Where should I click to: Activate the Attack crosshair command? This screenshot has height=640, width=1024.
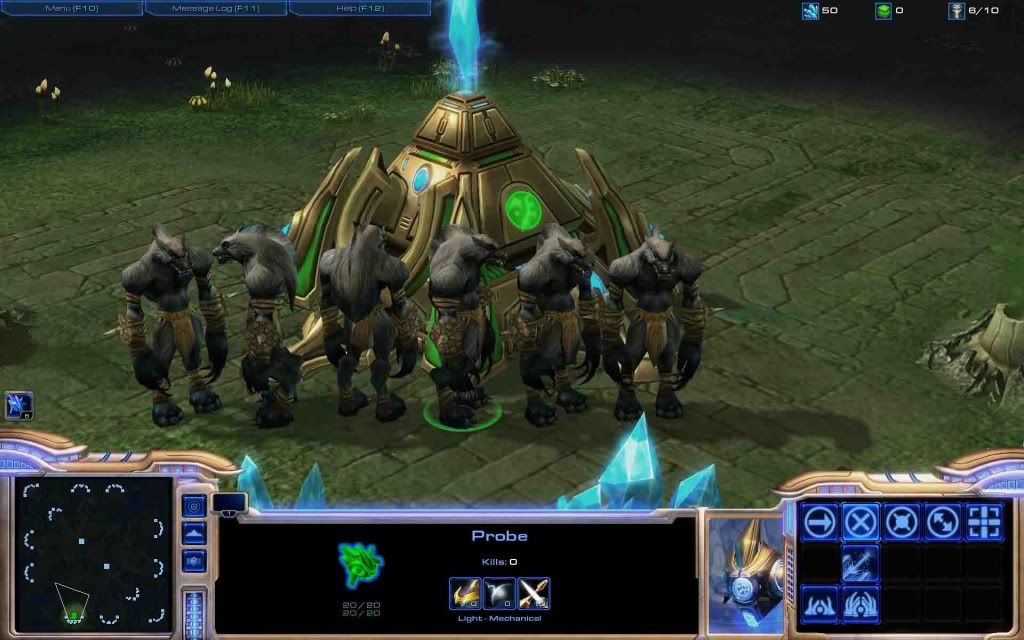point(984,521)
